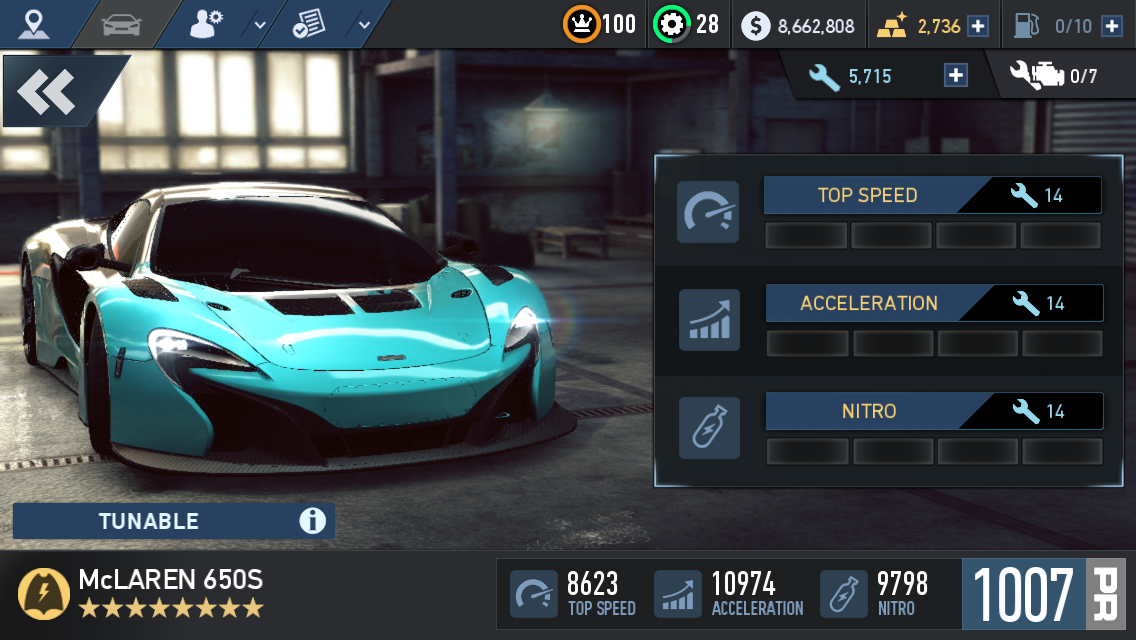Switch to the car garage tab
This screenshot has width=1136, height=640.
pyautogui.click(x=122, y=24)
